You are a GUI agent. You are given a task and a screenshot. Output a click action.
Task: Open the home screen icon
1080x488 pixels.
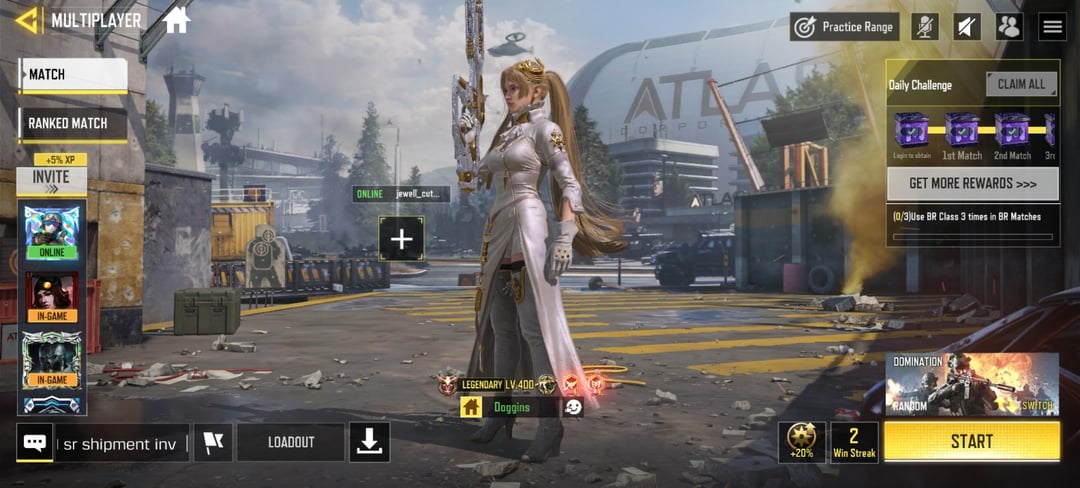pyautogui.click(x=176, y=20)
